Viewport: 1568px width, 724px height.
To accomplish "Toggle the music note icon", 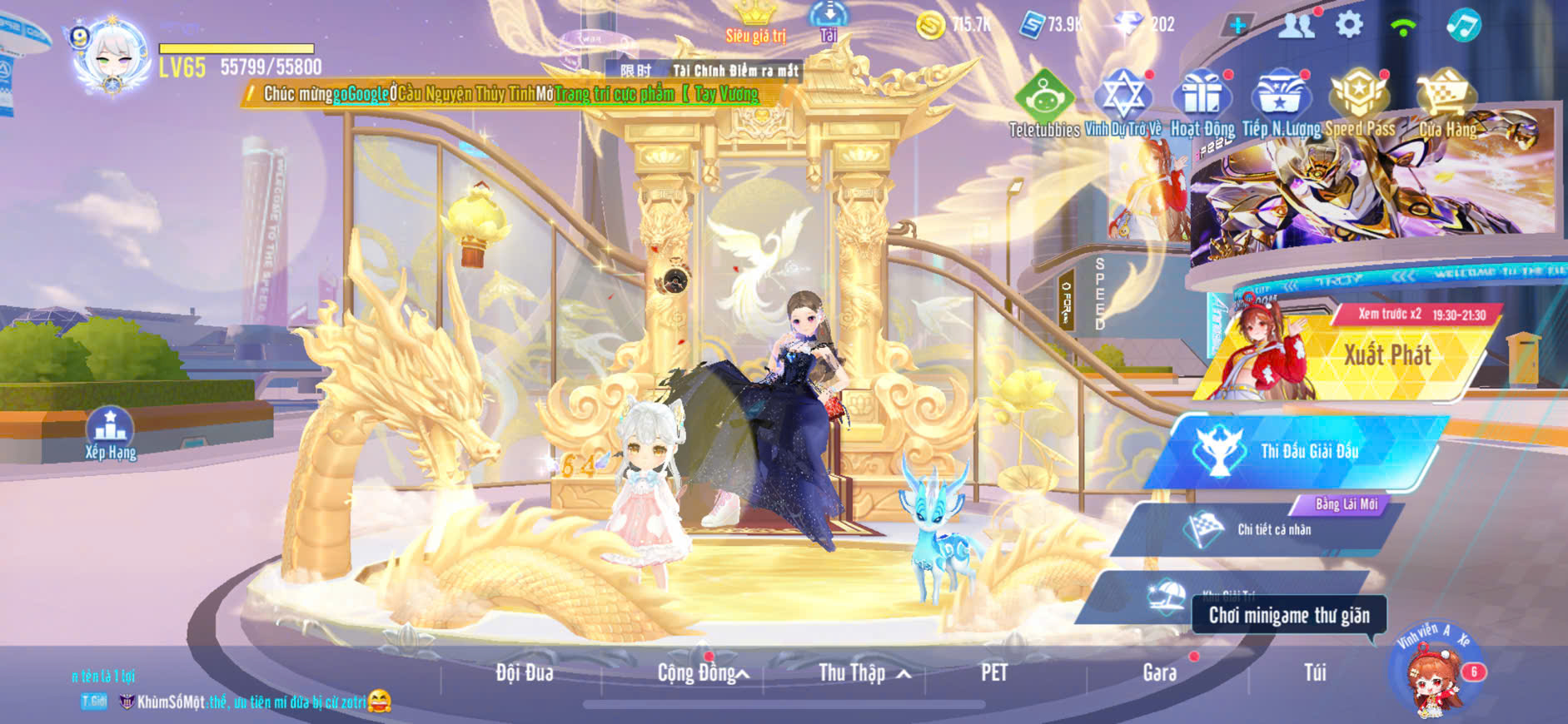I will pos(1463,25).
